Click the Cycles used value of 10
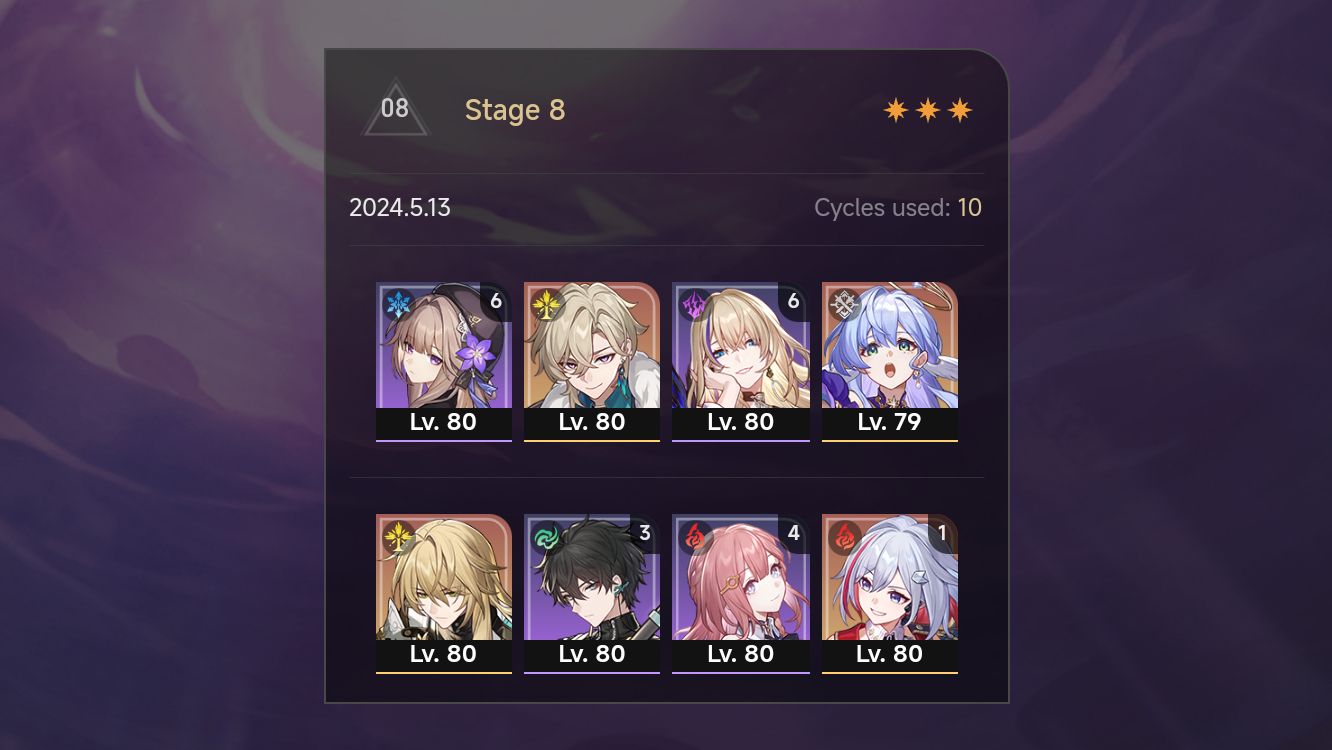The image size is (1332, 750). 970,207
